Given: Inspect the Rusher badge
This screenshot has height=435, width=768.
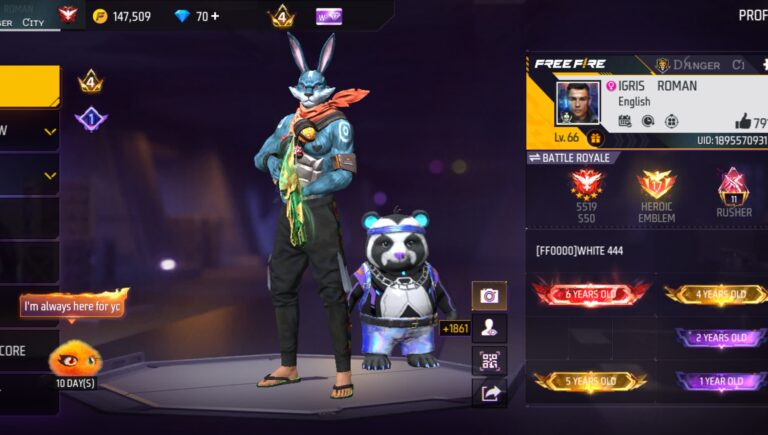Looking at the screenshot, I should tap(734, 187).
